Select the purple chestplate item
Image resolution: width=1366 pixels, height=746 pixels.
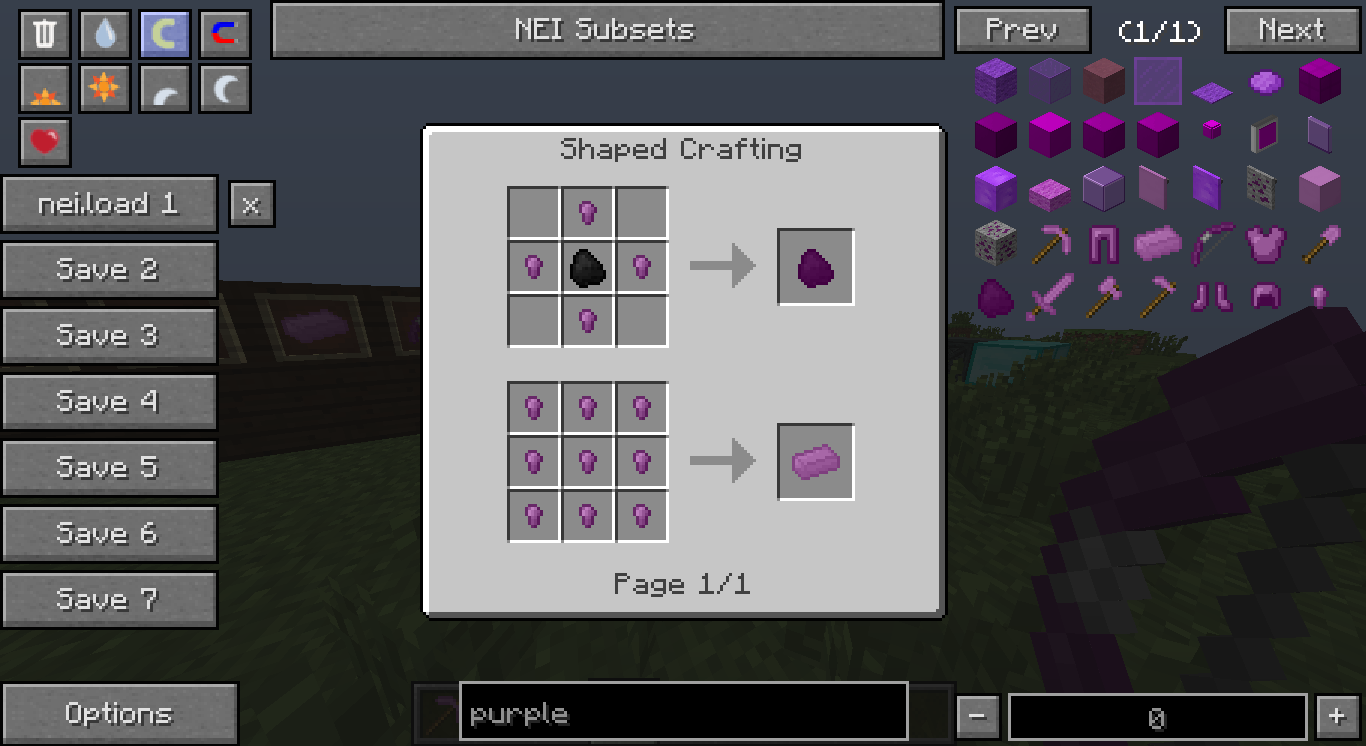[1265, 242]
